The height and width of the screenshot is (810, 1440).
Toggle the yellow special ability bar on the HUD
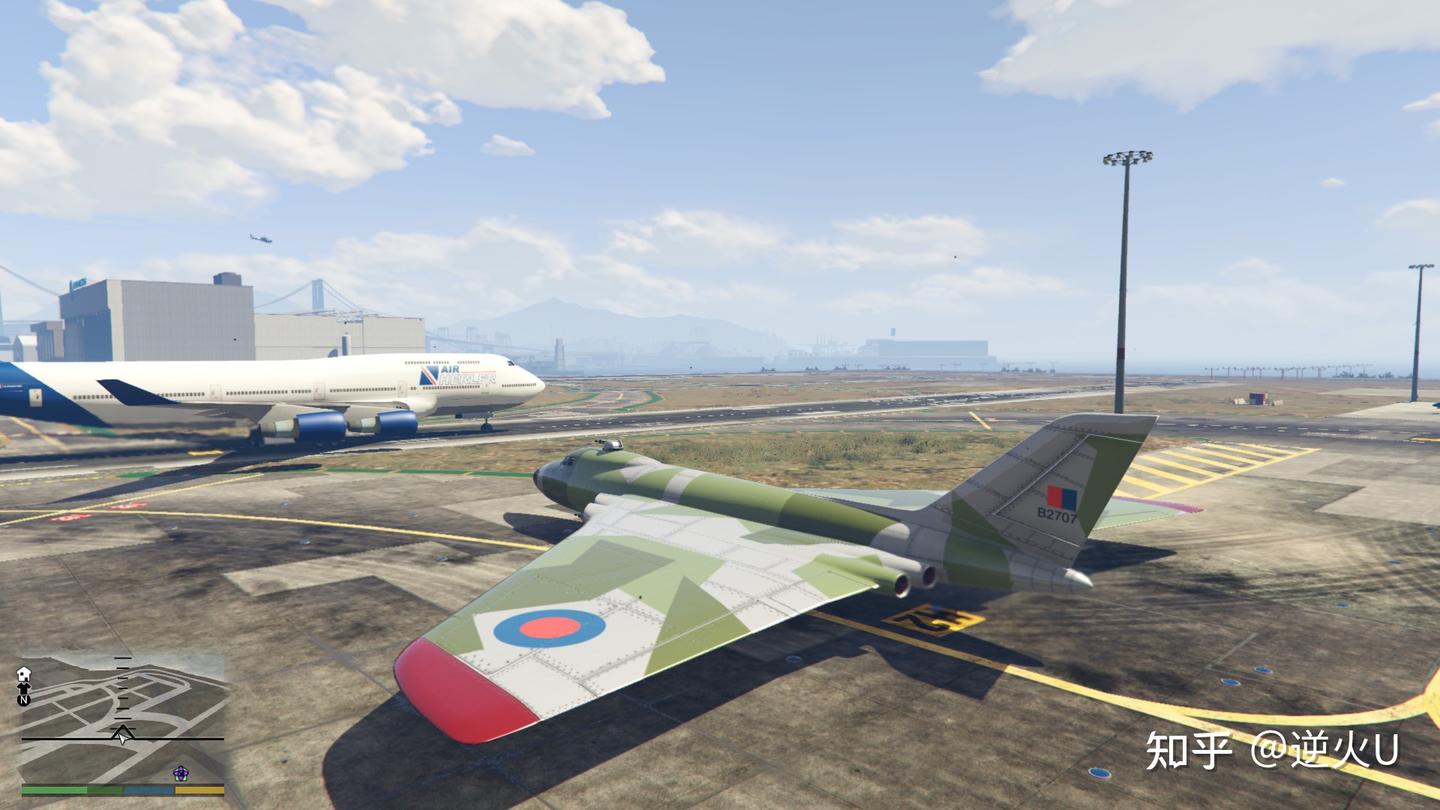tap(199, 790)
